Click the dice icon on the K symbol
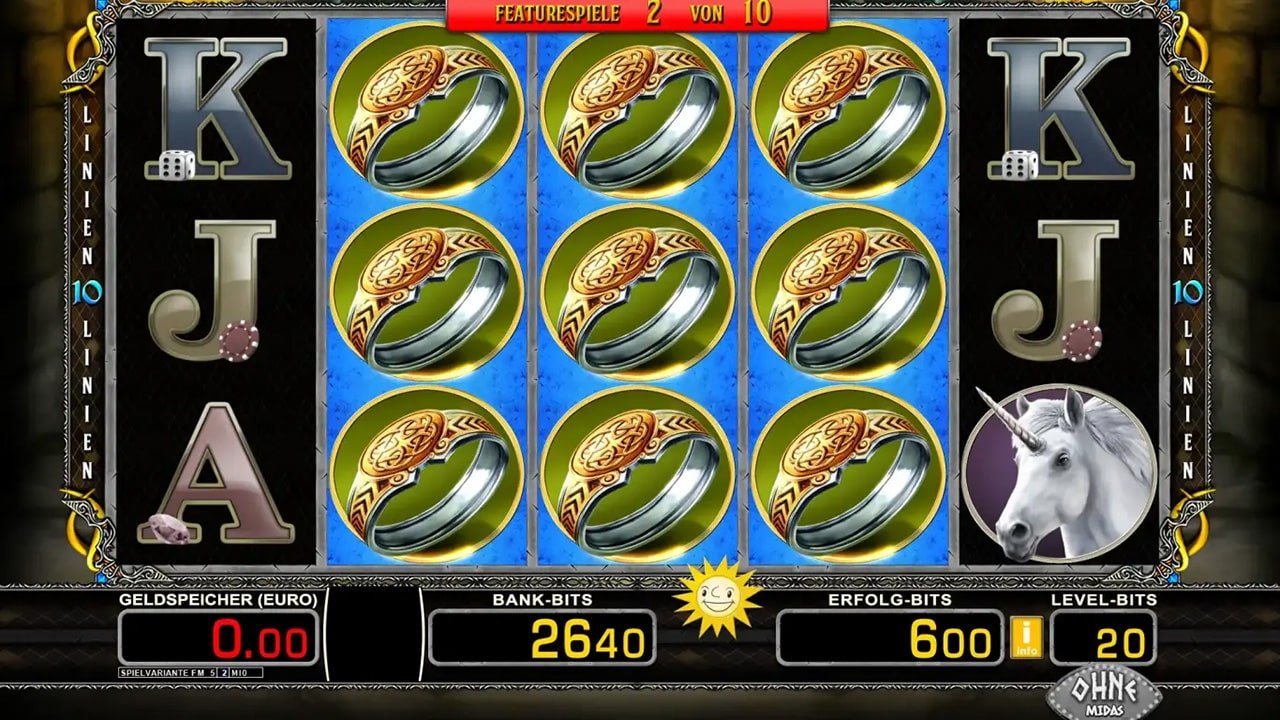The height and width of the screenshot is (720, 1280). coord(176,163)
